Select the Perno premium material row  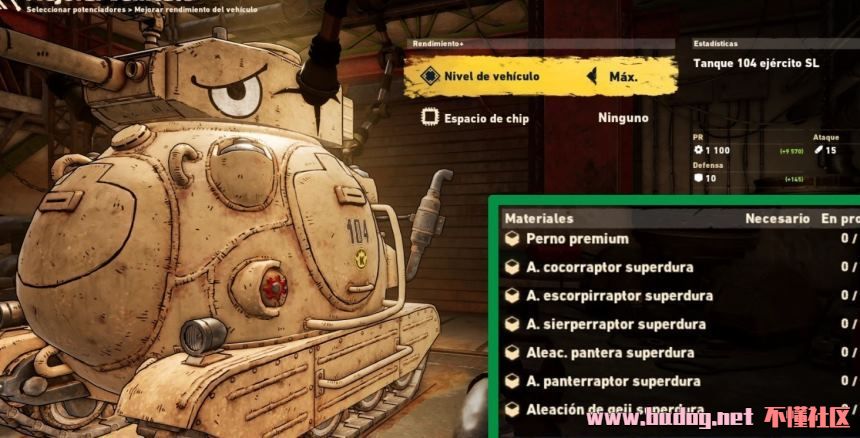coord(577,239)
